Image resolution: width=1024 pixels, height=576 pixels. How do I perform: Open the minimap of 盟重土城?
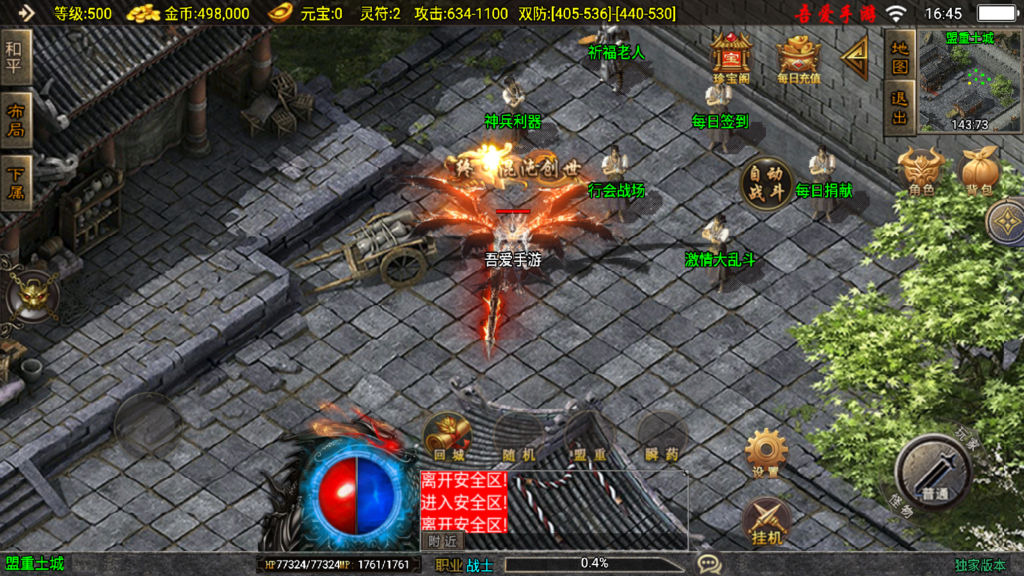pos(968,82)
